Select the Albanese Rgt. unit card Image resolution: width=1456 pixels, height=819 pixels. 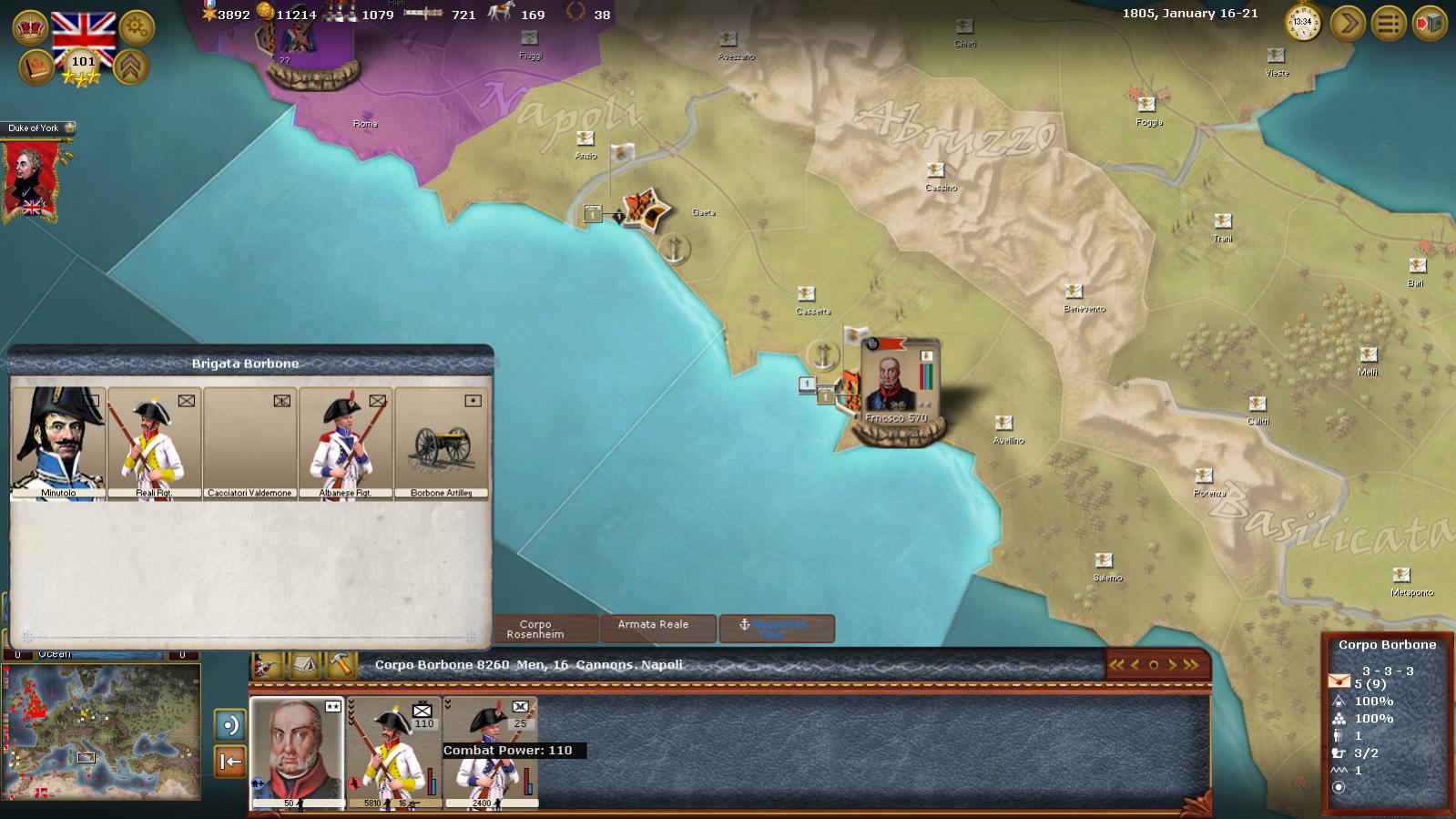[x=345, y=443]
